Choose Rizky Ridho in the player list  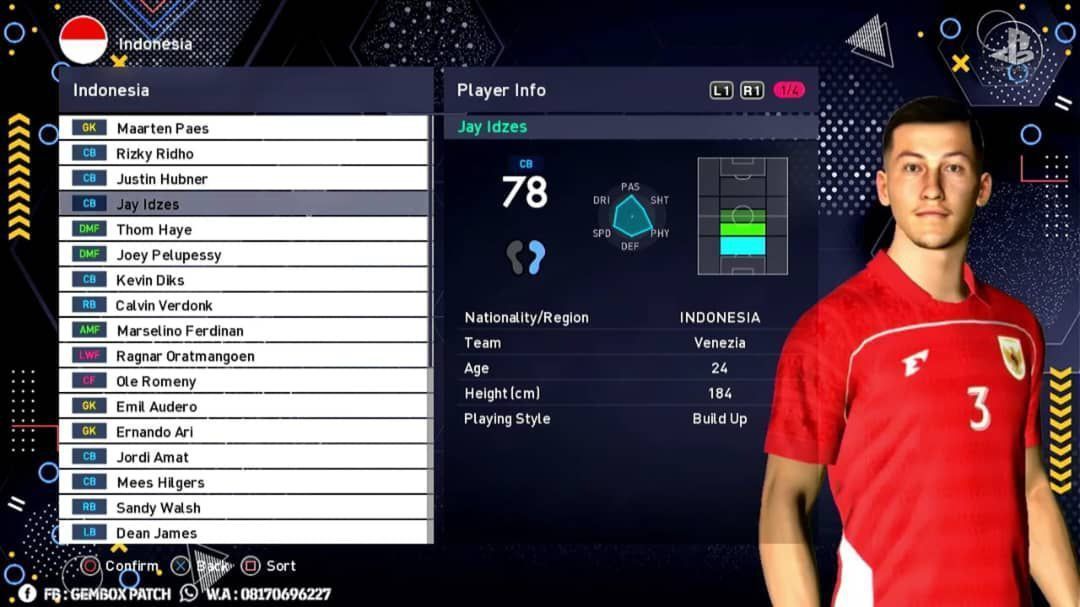click(x=243, y=153)
